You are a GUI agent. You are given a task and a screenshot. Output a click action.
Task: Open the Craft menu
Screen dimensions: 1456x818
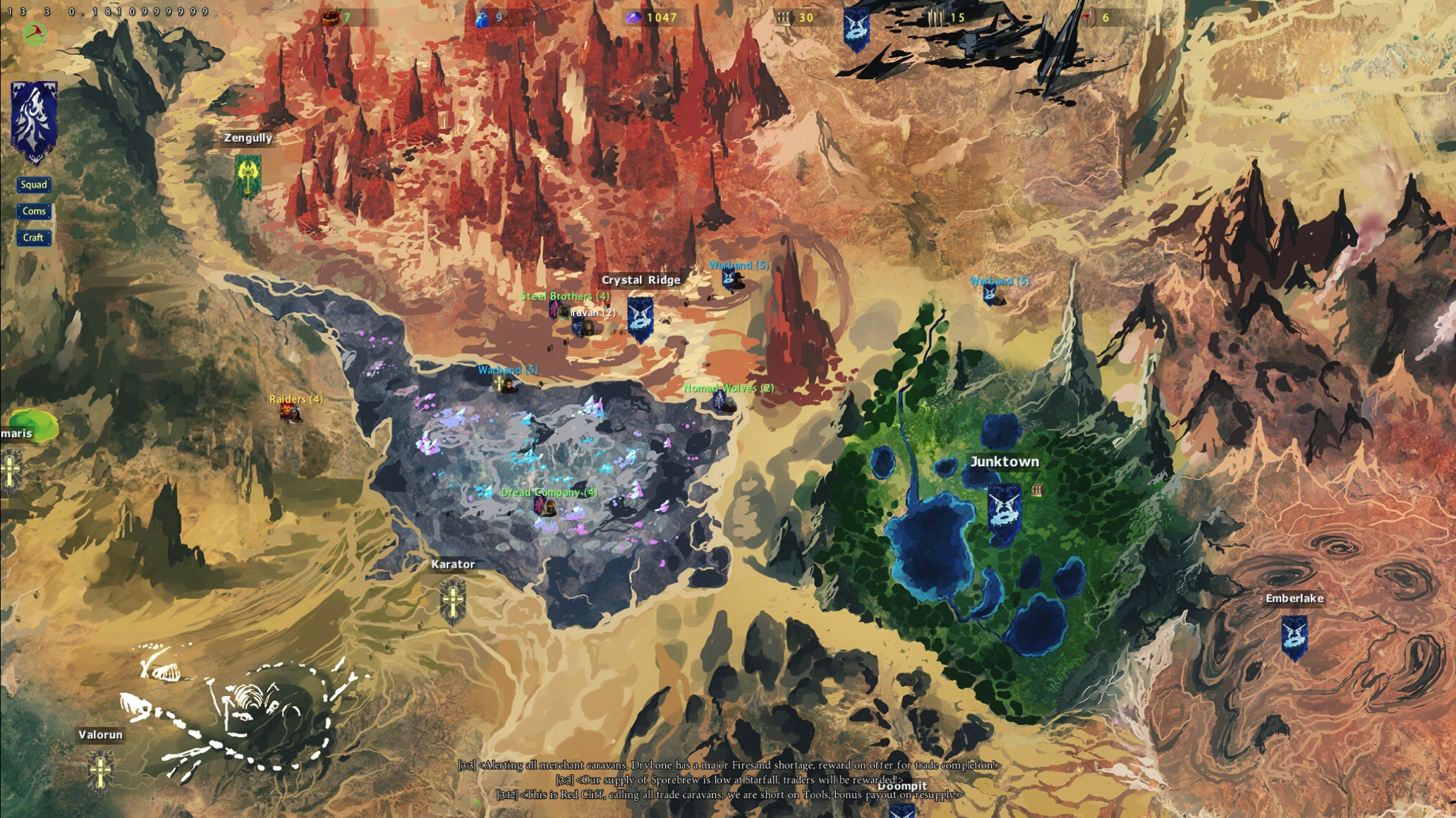(33, 238)
